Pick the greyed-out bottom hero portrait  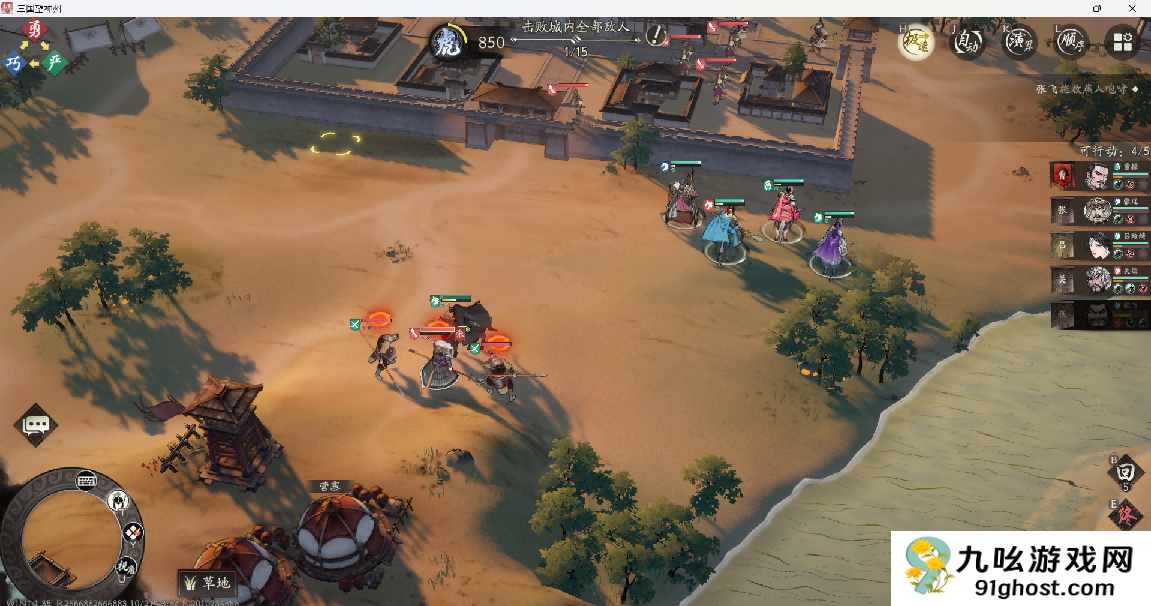pyautogui.click(x=1097, y=314)
